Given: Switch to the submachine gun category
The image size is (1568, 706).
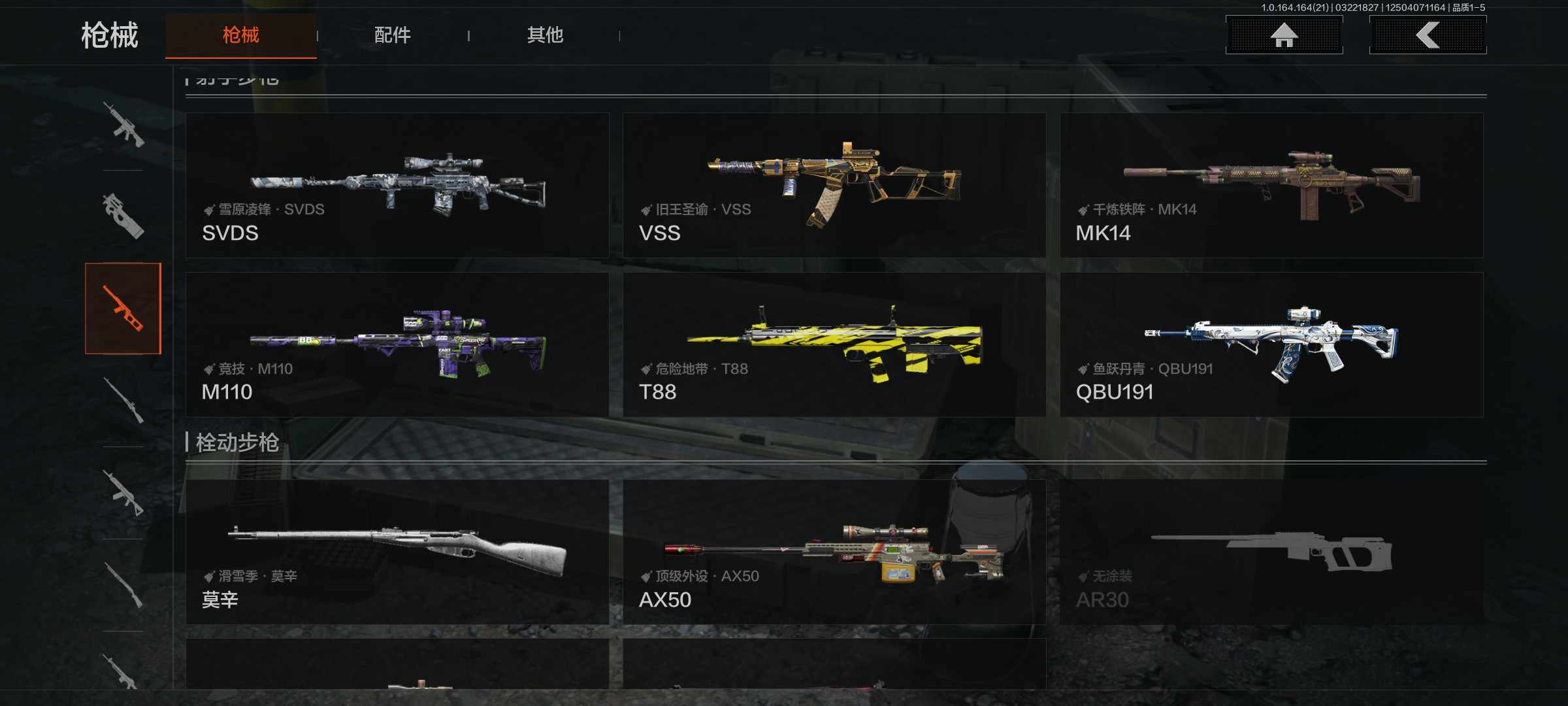Looking at the screenshot, I should coord(123,216).
